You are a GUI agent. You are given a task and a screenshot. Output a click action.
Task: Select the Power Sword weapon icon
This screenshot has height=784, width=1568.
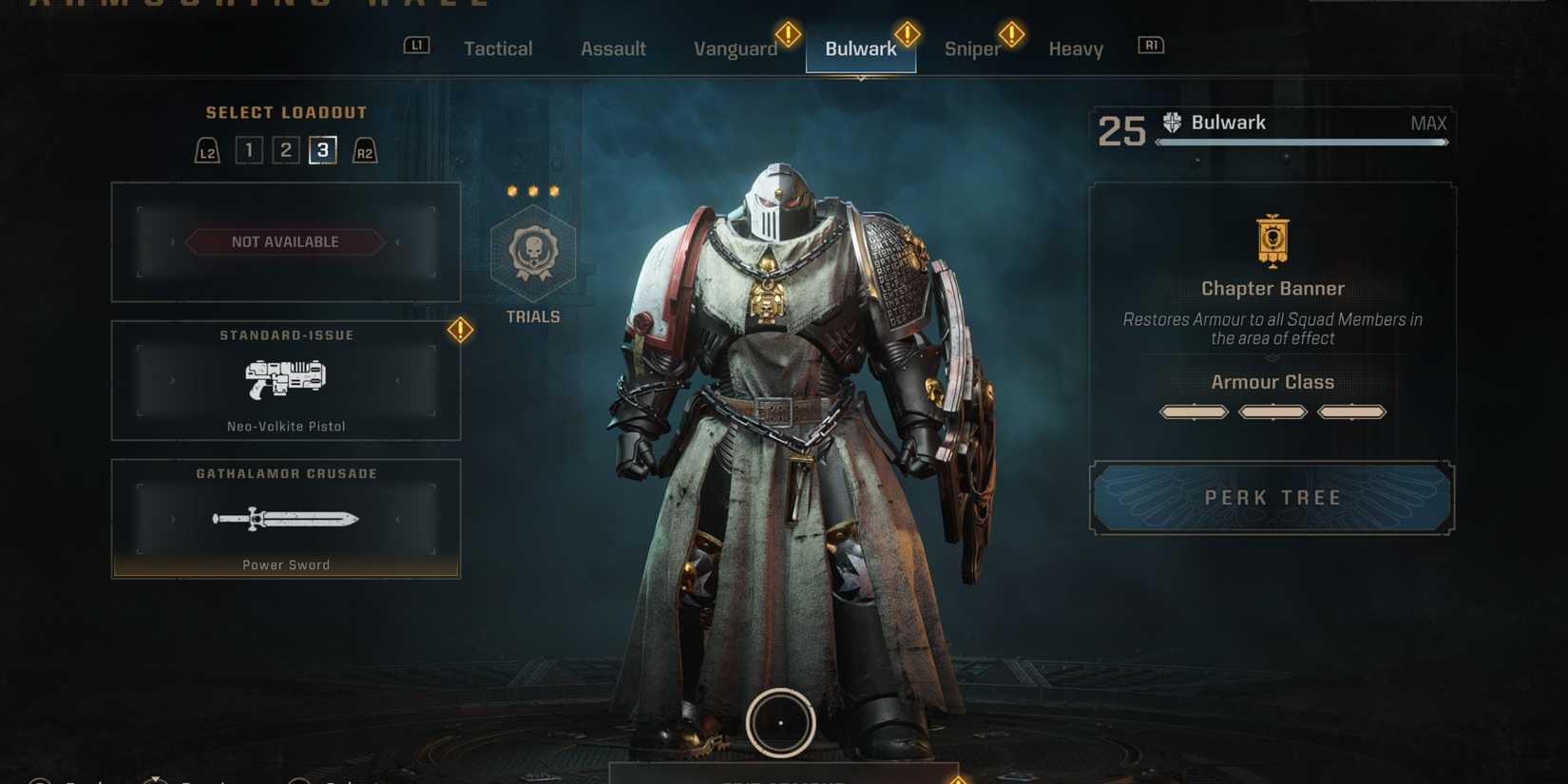(285, 518)
